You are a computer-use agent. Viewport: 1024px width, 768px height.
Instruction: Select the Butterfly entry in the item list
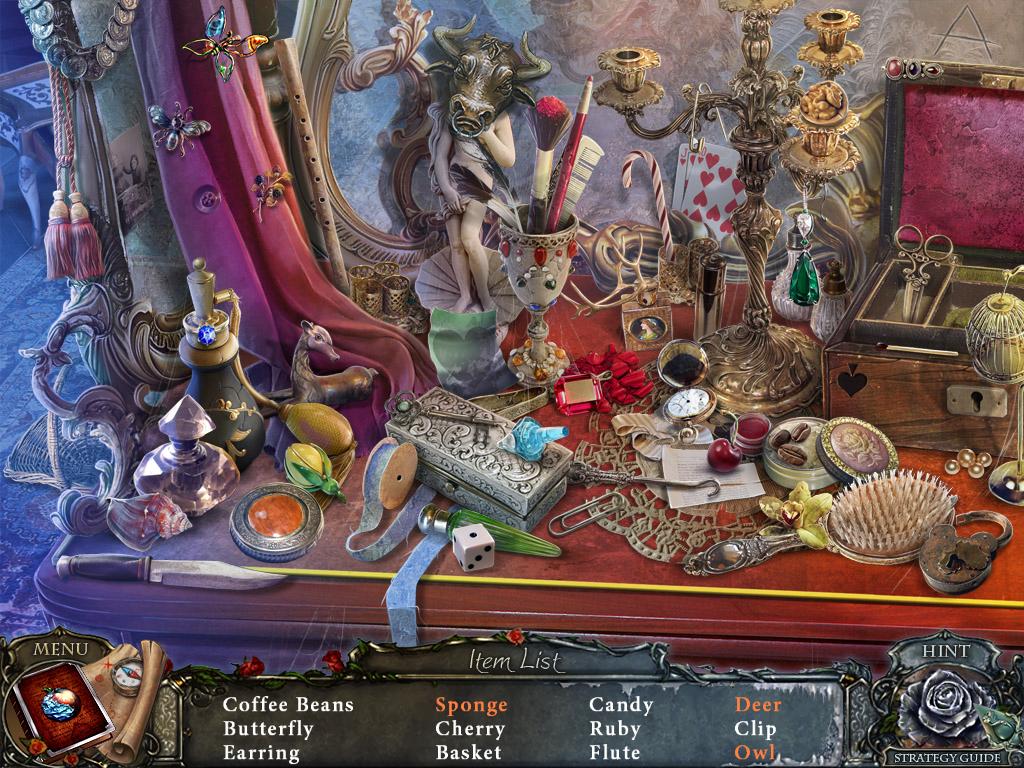pos(267,729)
